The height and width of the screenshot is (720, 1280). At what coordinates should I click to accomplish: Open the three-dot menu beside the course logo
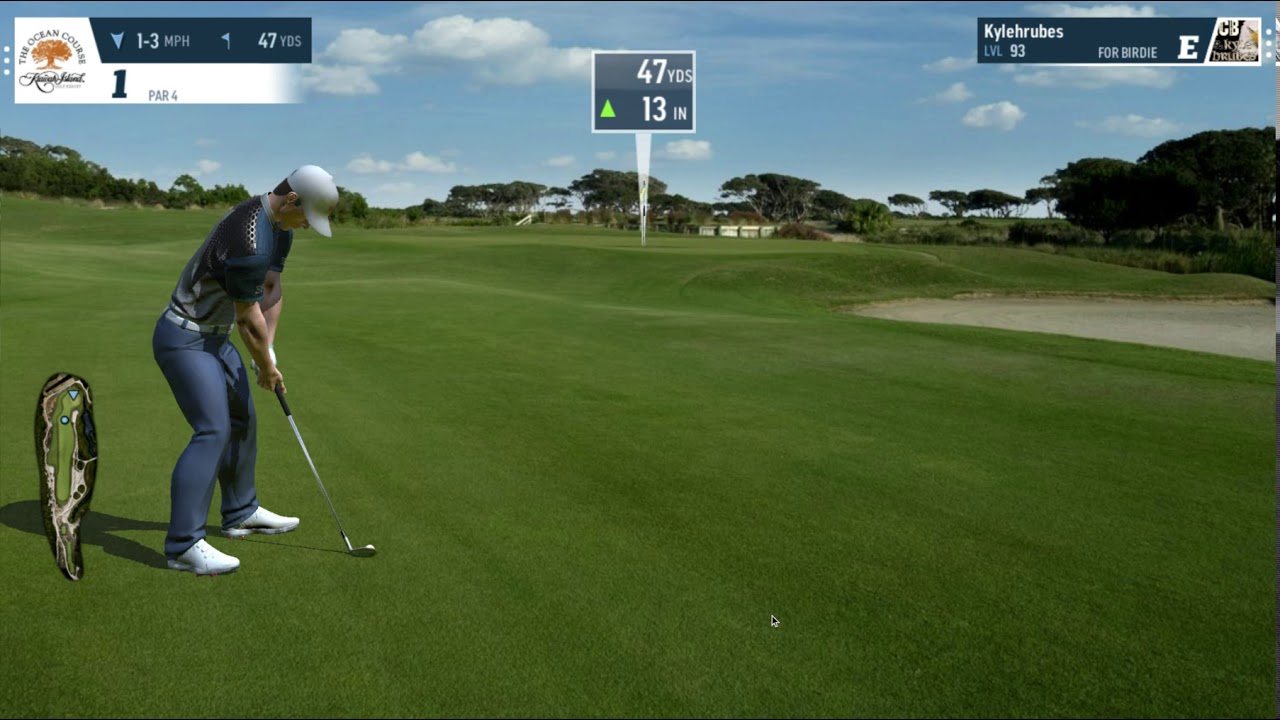pos(6,60)
